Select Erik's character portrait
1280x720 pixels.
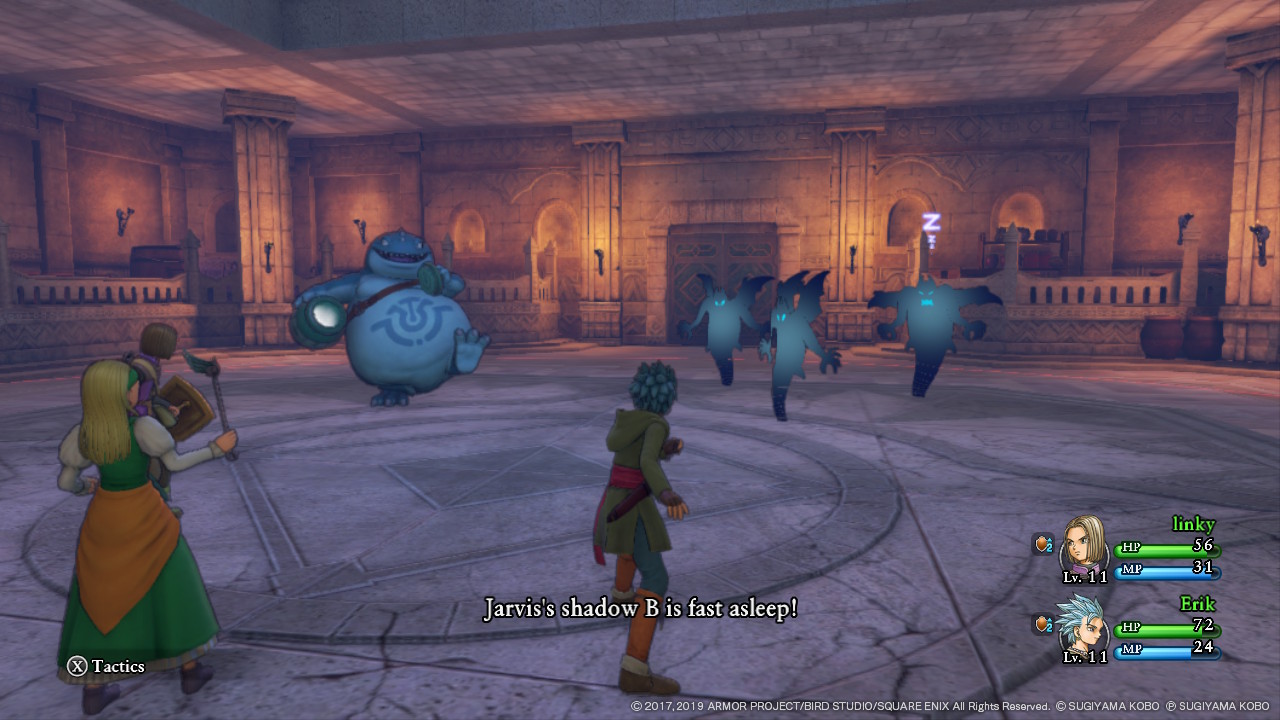pos(1083,624)
